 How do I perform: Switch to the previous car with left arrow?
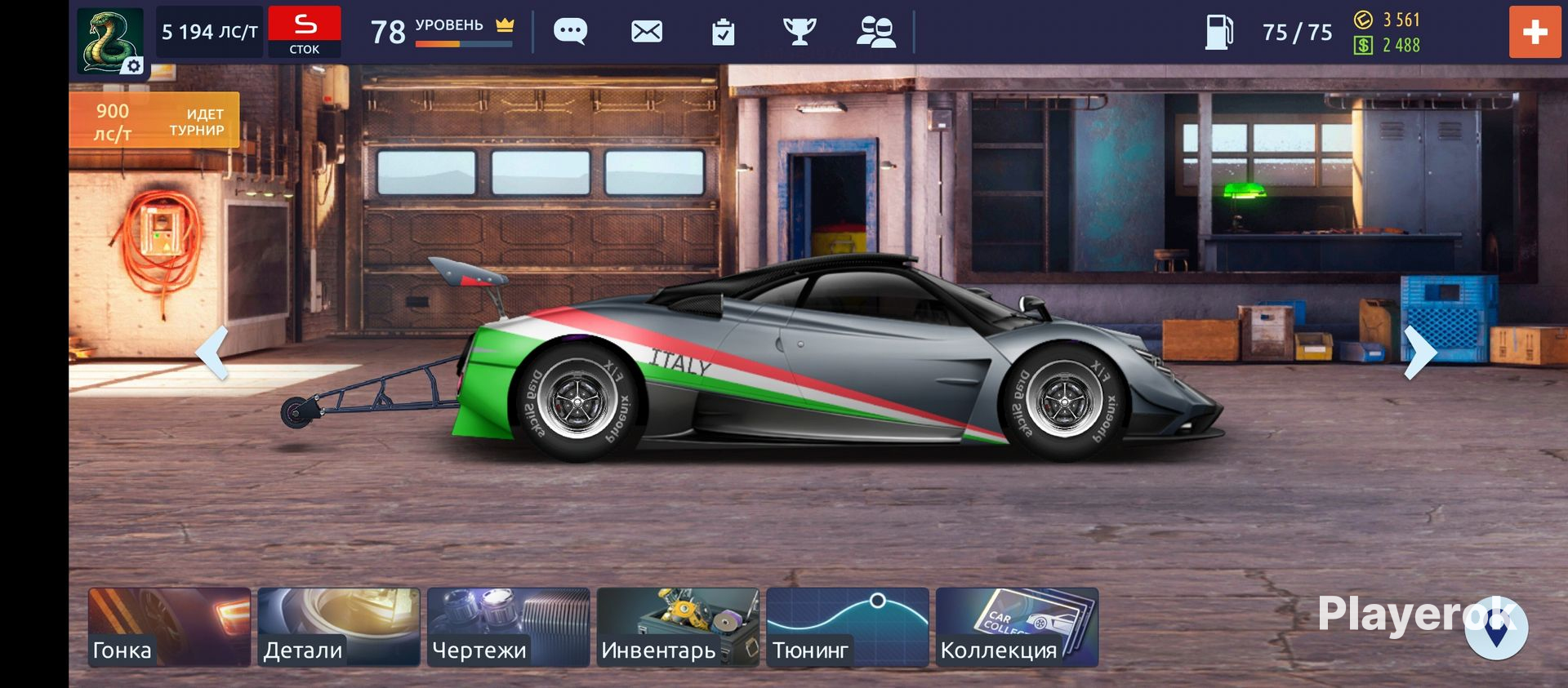pos(212,353)
